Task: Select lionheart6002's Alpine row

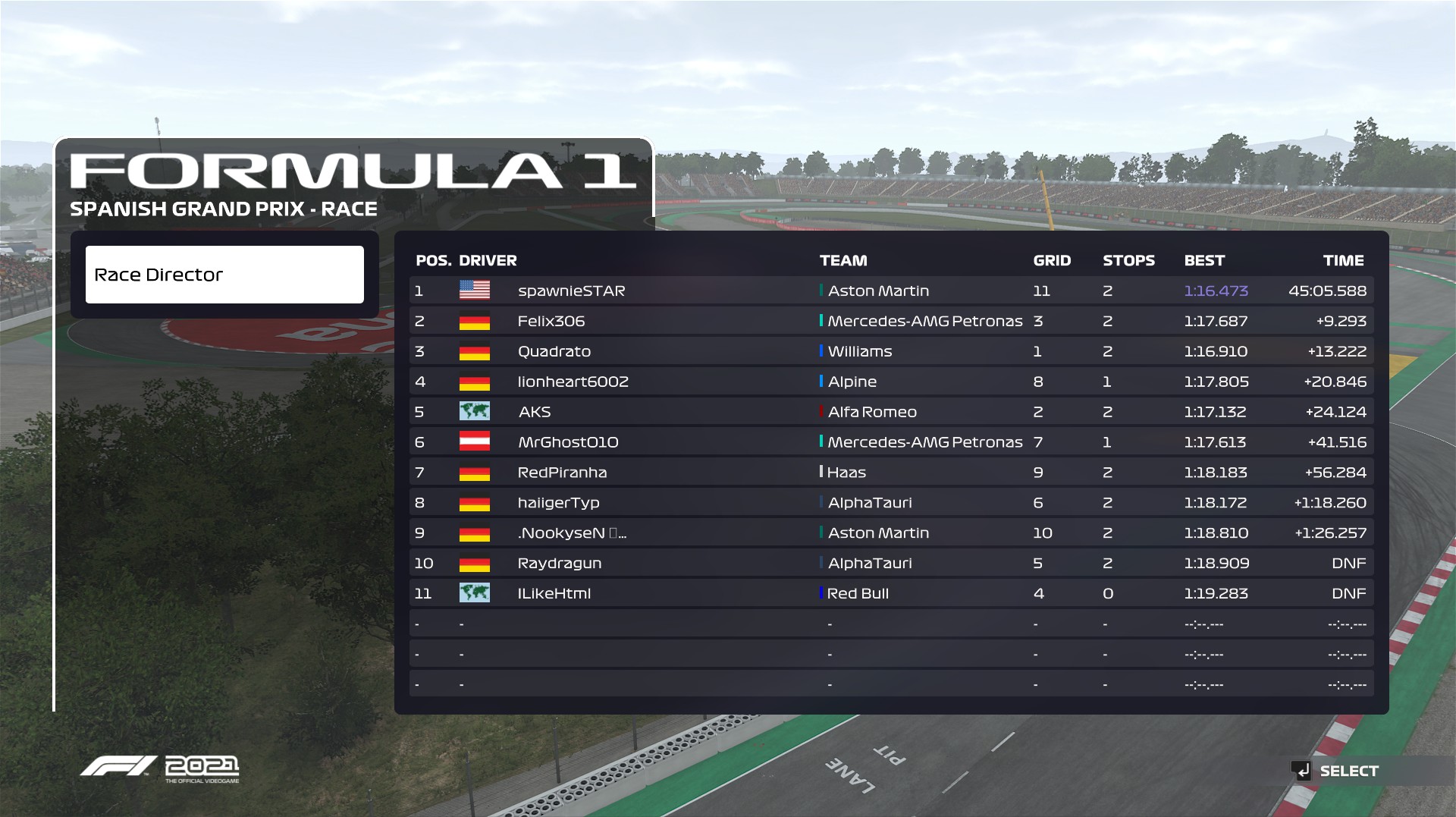Action: point(891,382)
